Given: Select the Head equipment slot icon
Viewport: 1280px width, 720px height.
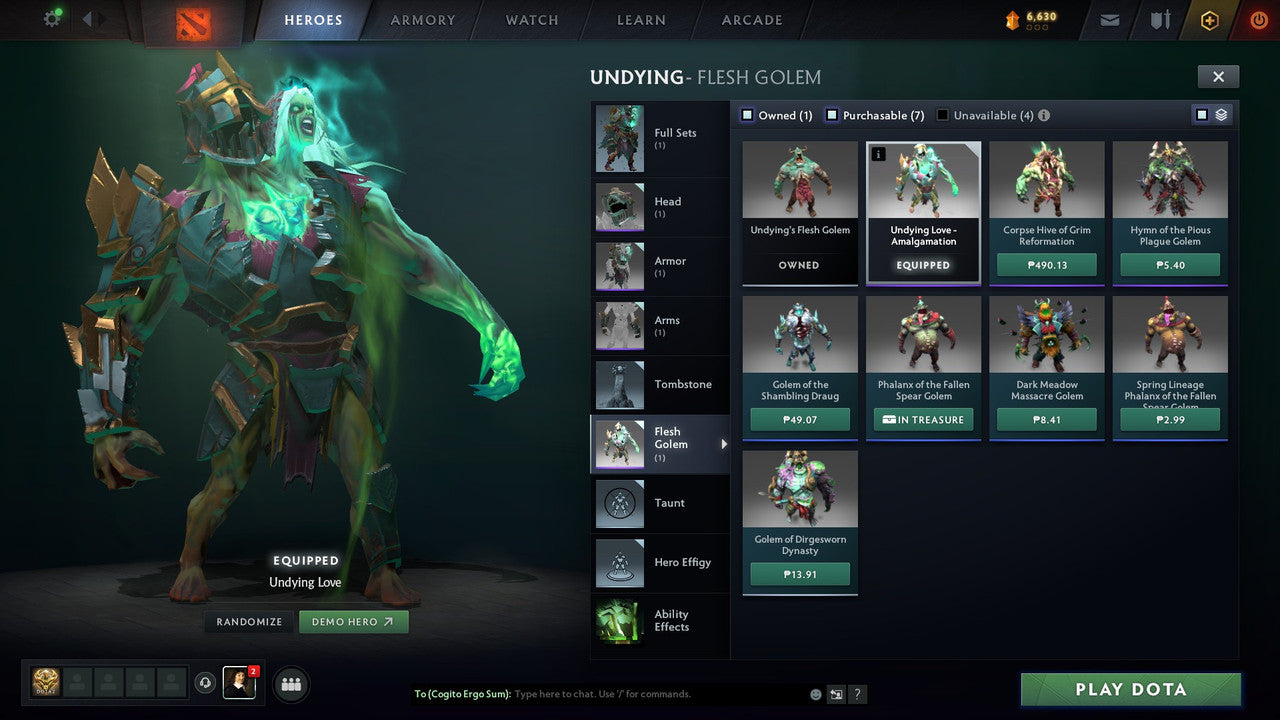Looking at the screenshot, I should coord(620,207).
